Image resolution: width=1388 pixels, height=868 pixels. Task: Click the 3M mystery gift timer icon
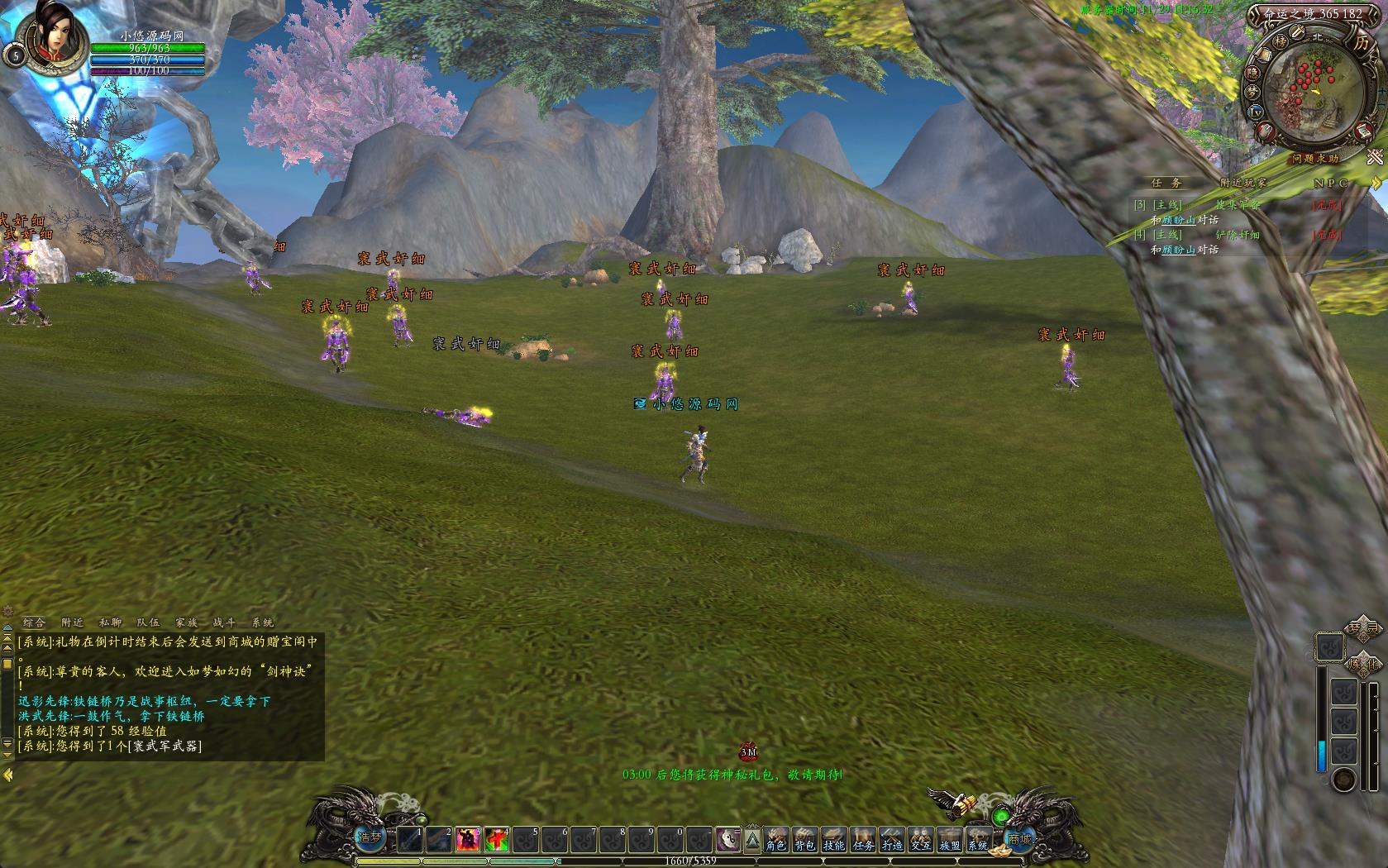748,752
